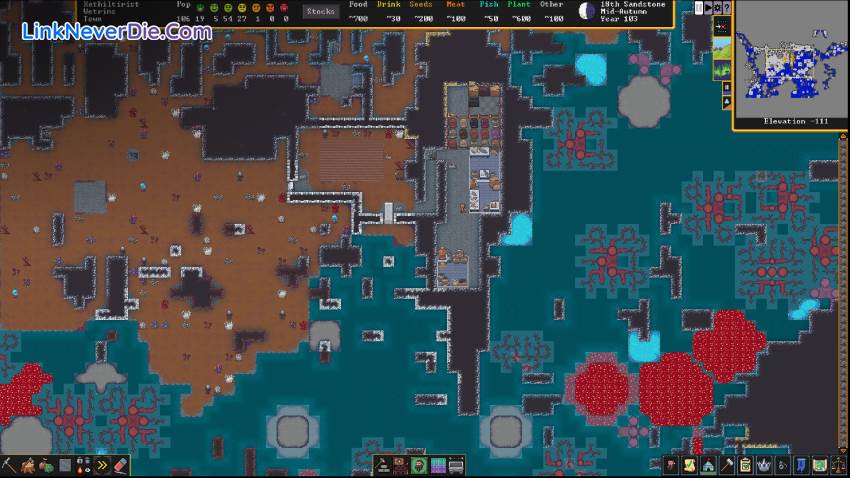Click the play speed arrow button

pos(709,7)
